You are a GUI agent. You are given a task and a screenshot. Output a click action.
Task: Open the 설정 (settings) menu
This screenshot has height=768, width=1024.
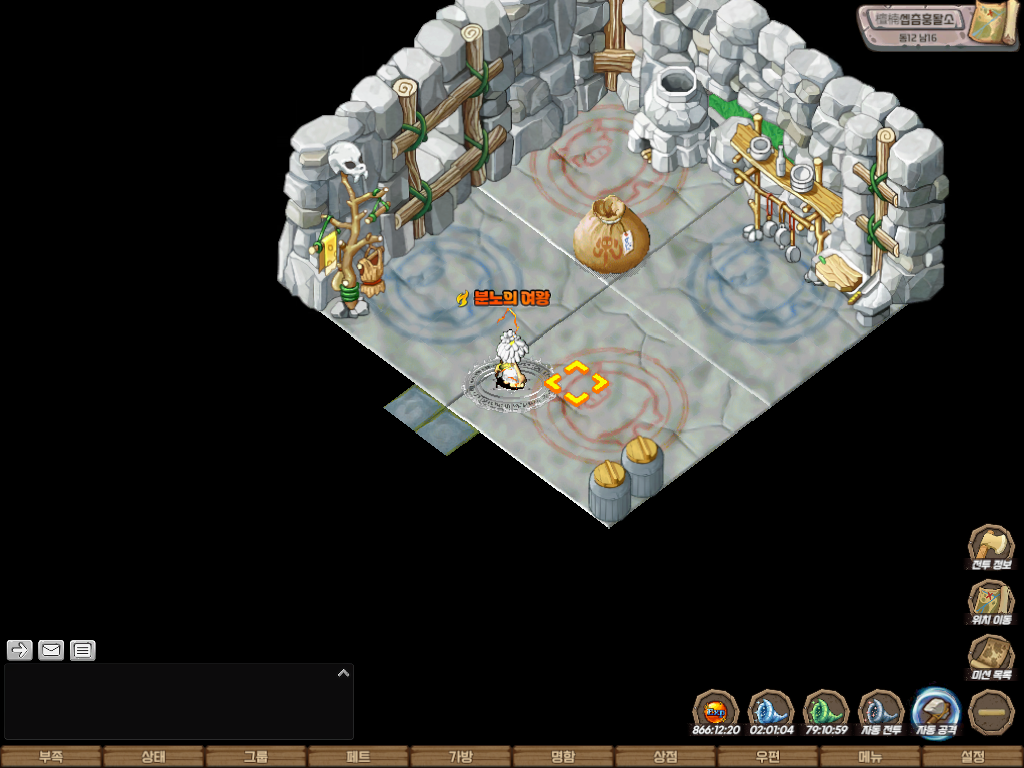[972, 757]
